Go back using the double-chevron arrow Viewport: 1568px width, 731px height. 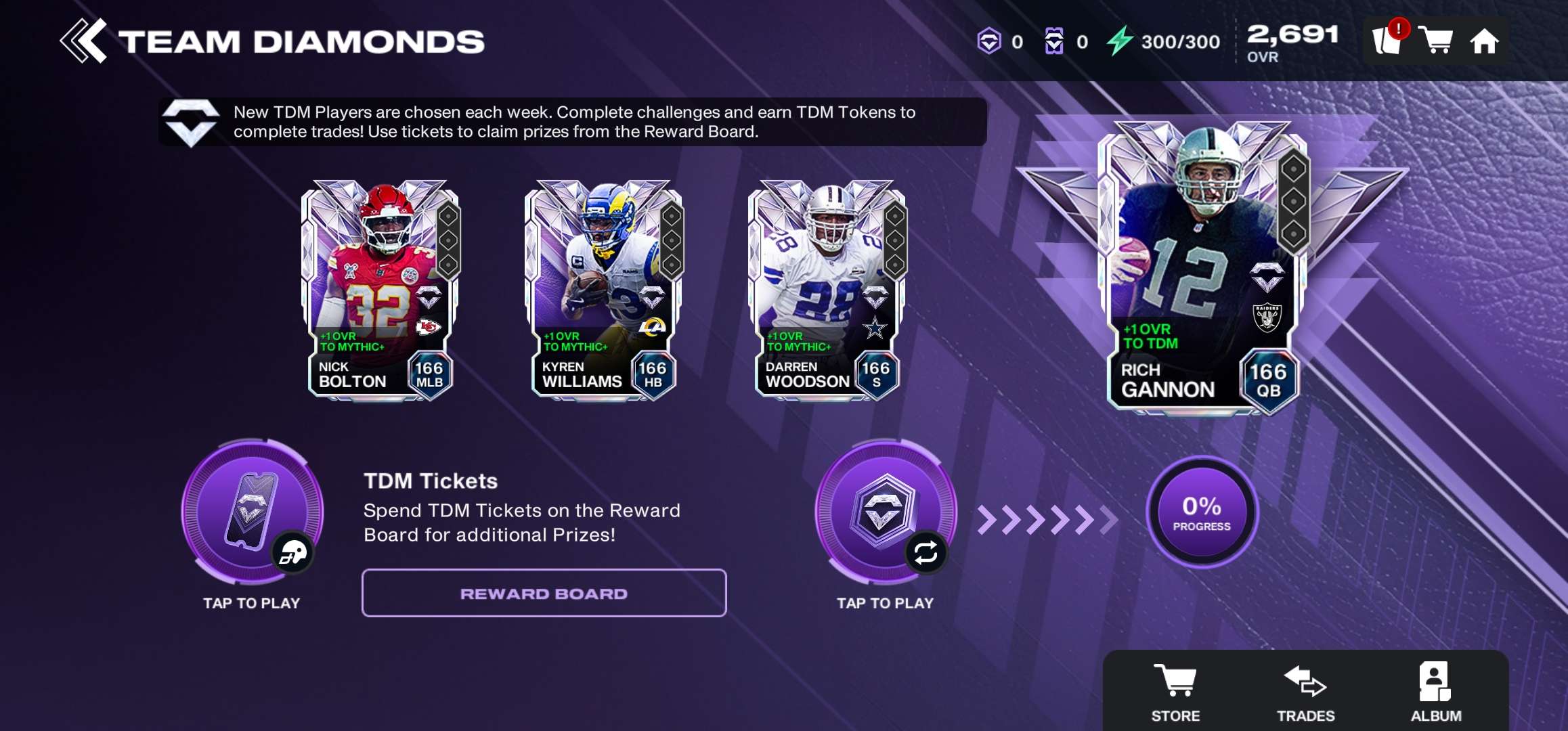click(83, 41)
